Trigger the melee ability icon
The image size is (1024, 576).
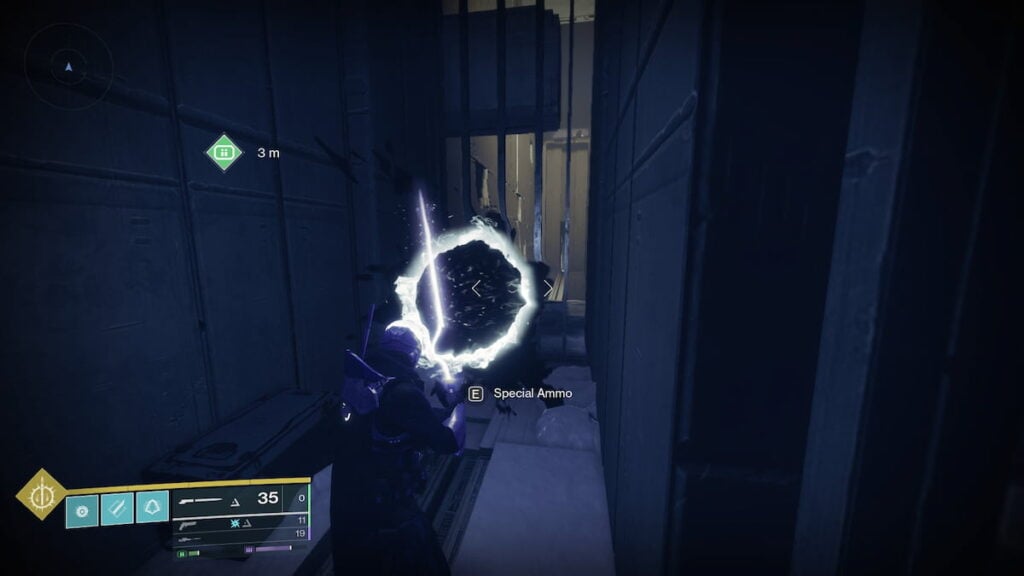tap(117, 508)
